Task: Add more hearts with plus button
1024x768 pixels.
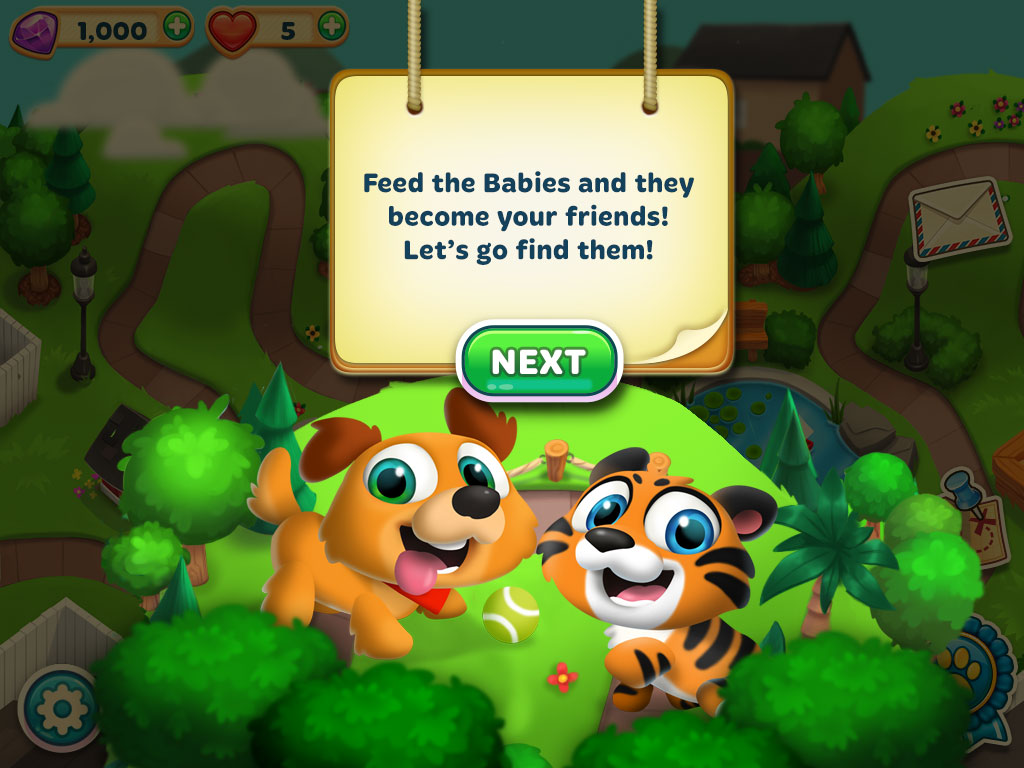Action: point(332,27)
